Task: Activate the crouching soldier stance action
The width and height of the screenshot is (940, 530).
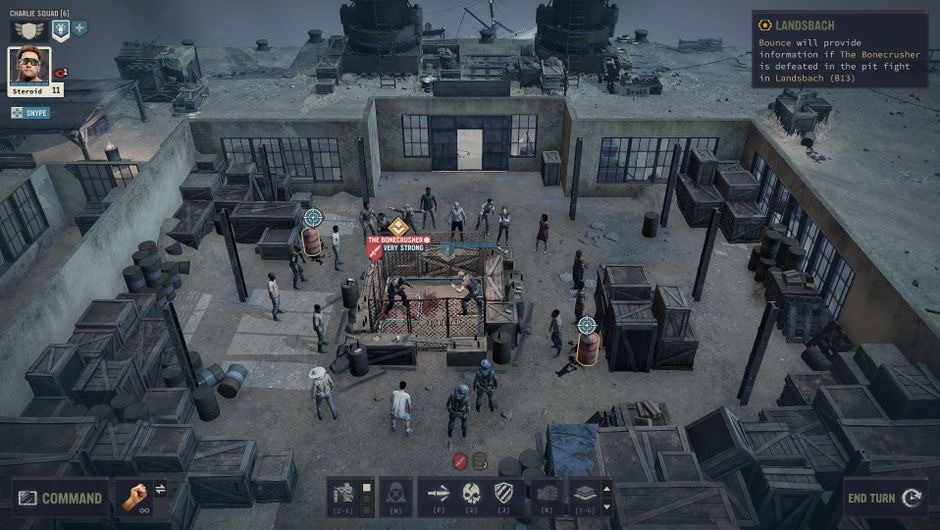Action: tap(343, 495)
